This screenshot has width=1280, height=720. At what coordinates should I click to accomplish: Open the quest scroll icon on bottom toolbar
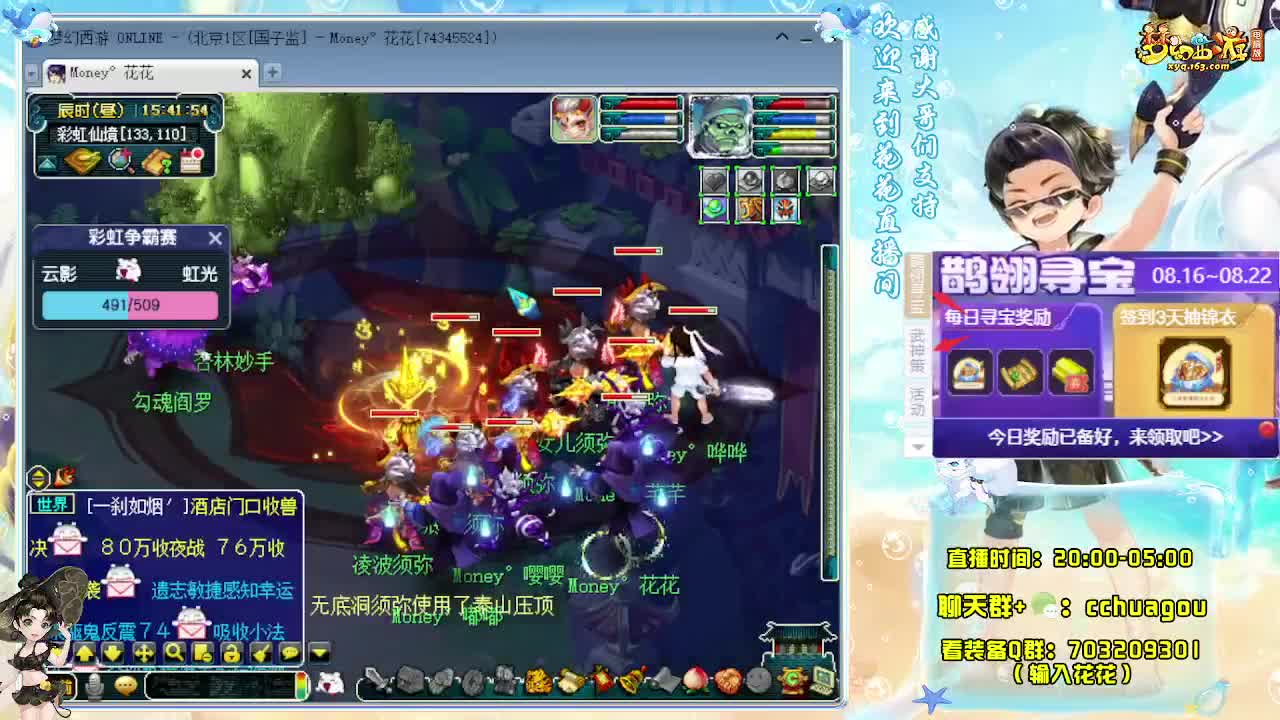coord(570,681)
